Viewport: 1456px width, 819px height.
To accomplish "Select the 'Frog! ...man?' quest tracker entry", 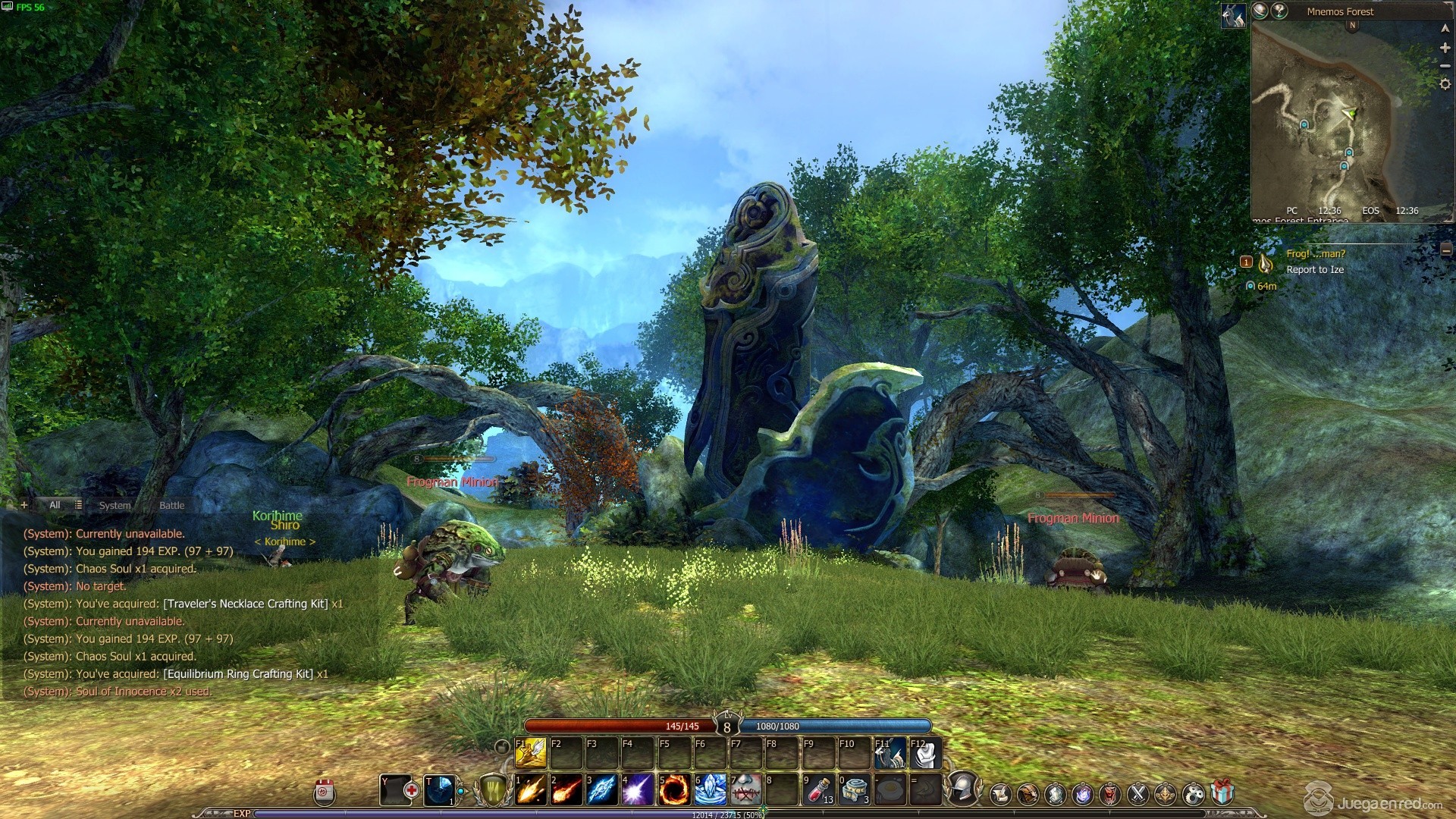I will [1316, 254].
